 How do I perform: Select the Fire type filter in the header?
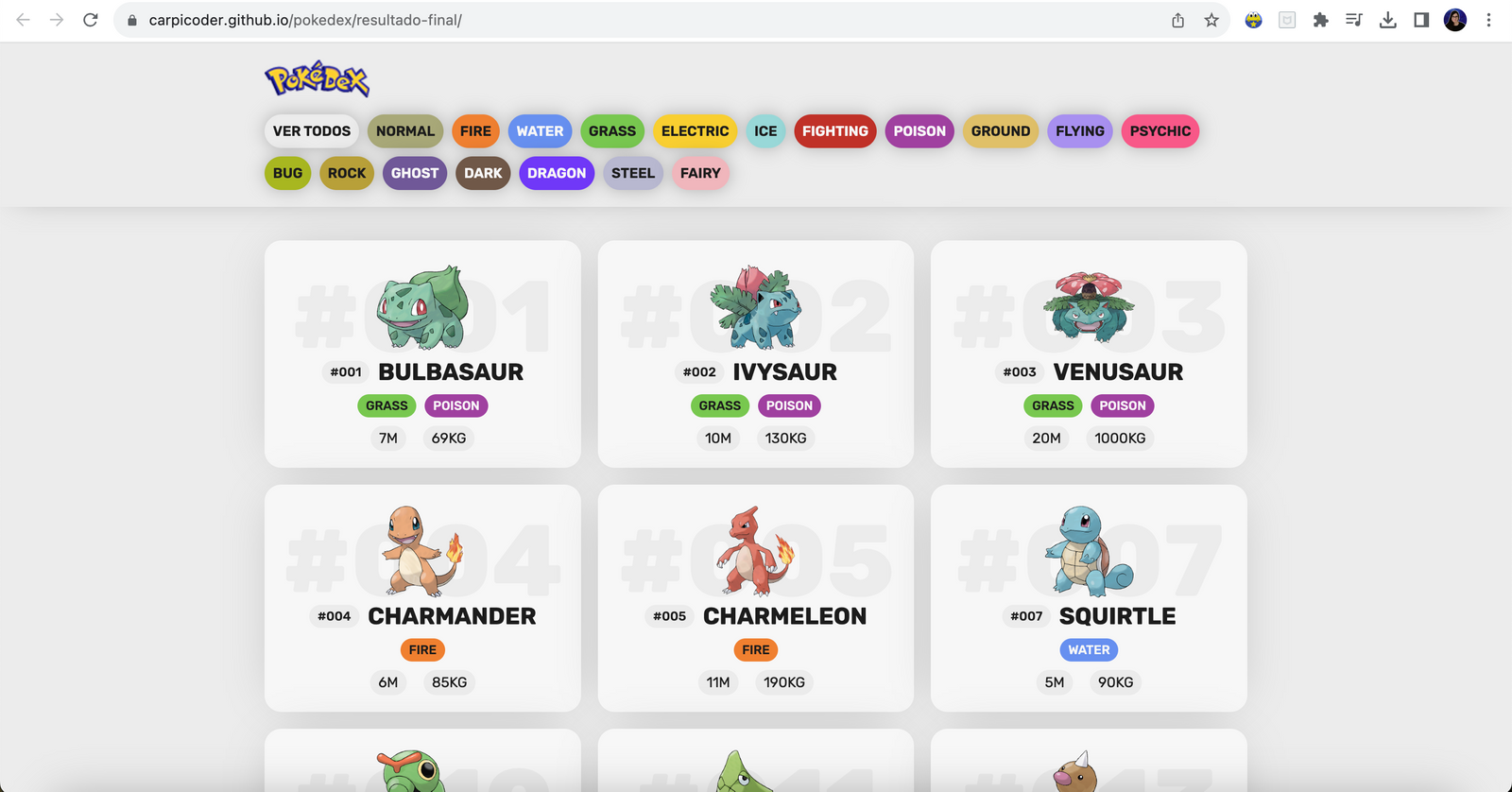(475, 131)
